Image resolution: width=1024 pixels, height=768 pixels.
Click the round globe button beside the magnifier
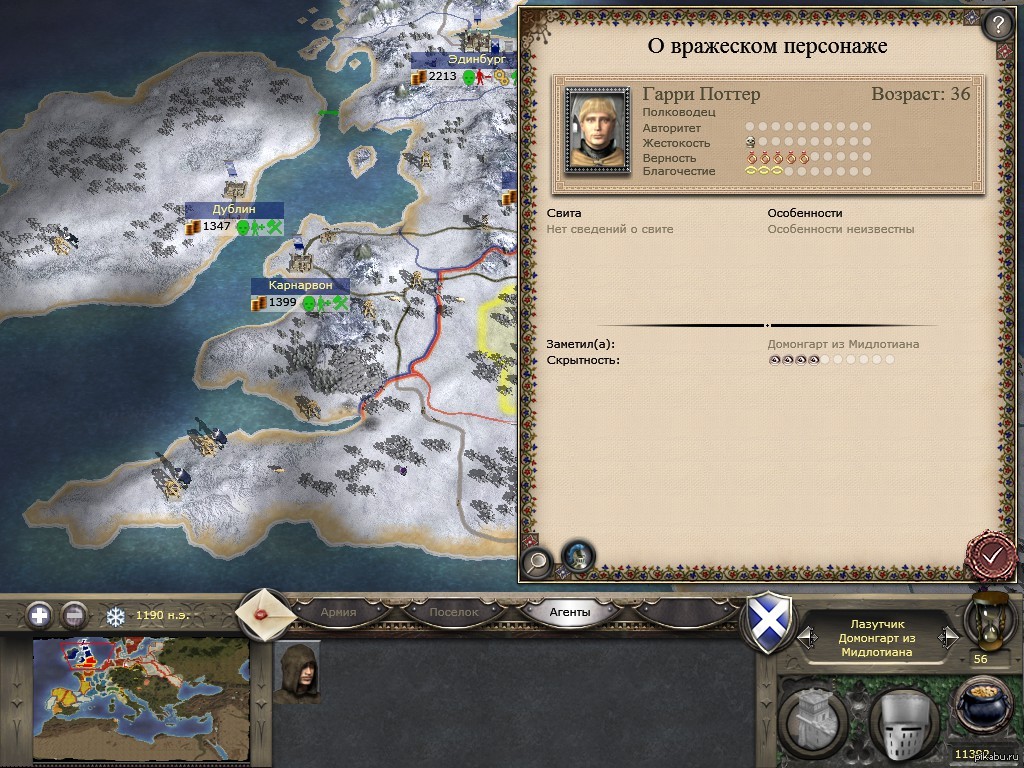(x=577, y=556)
